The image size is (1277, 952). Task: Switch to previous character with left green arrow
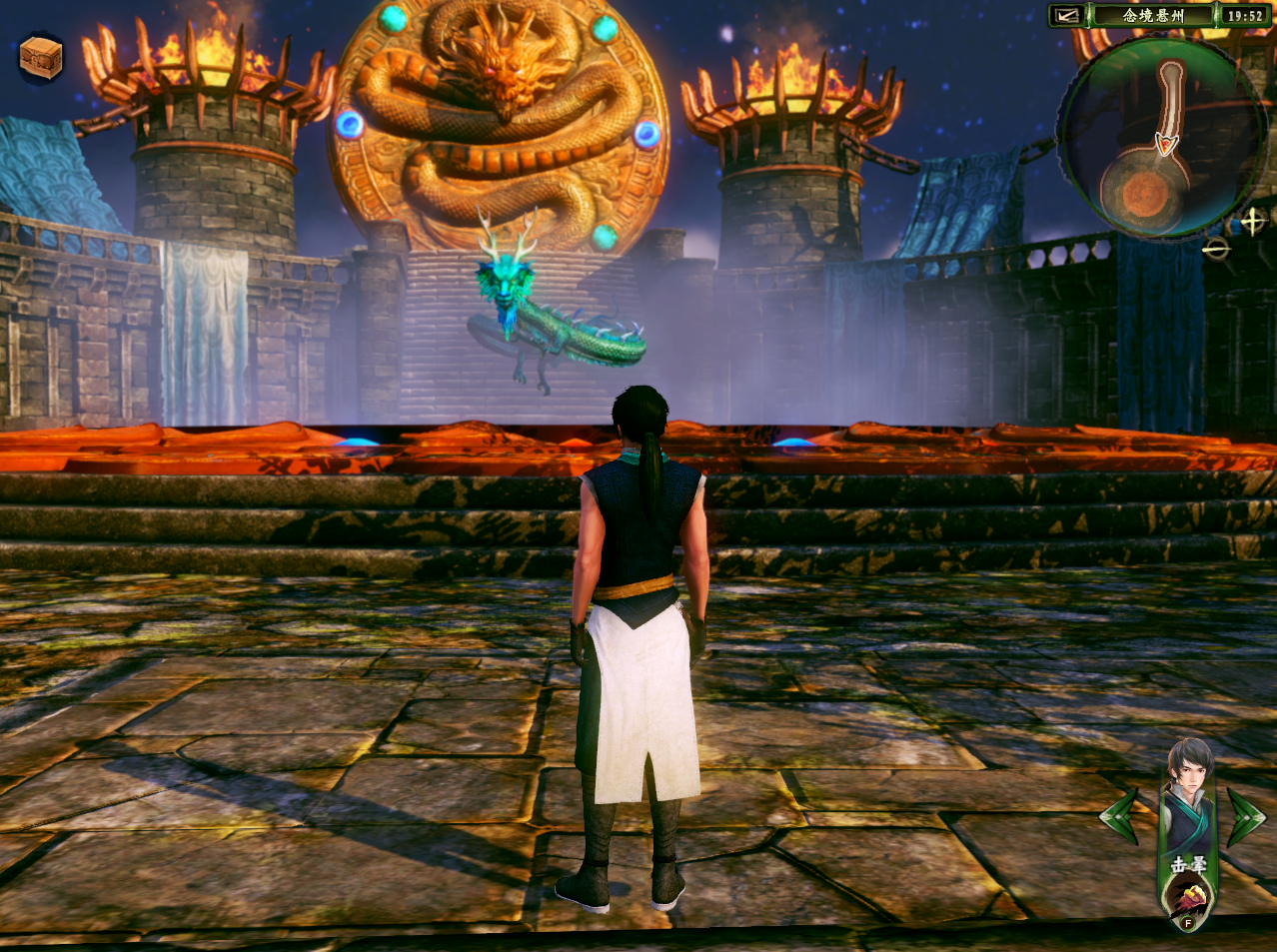[x=1120, y=815]
